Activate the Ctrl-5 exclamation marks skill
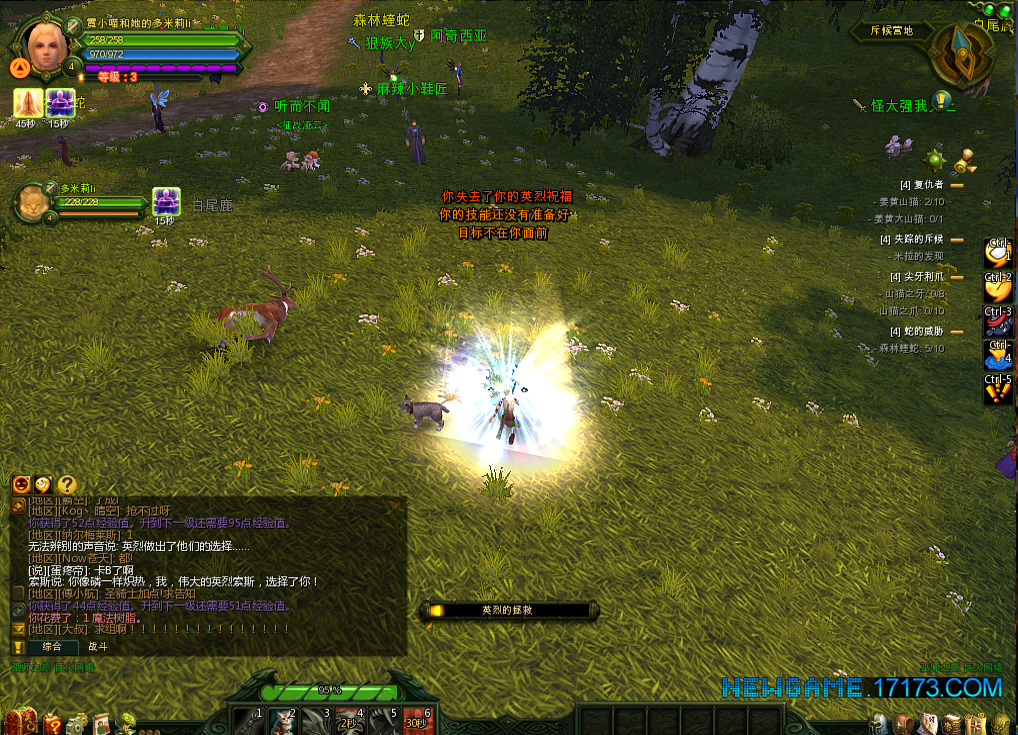Viewport: 1018px width, 735px height. click(998, 391)
